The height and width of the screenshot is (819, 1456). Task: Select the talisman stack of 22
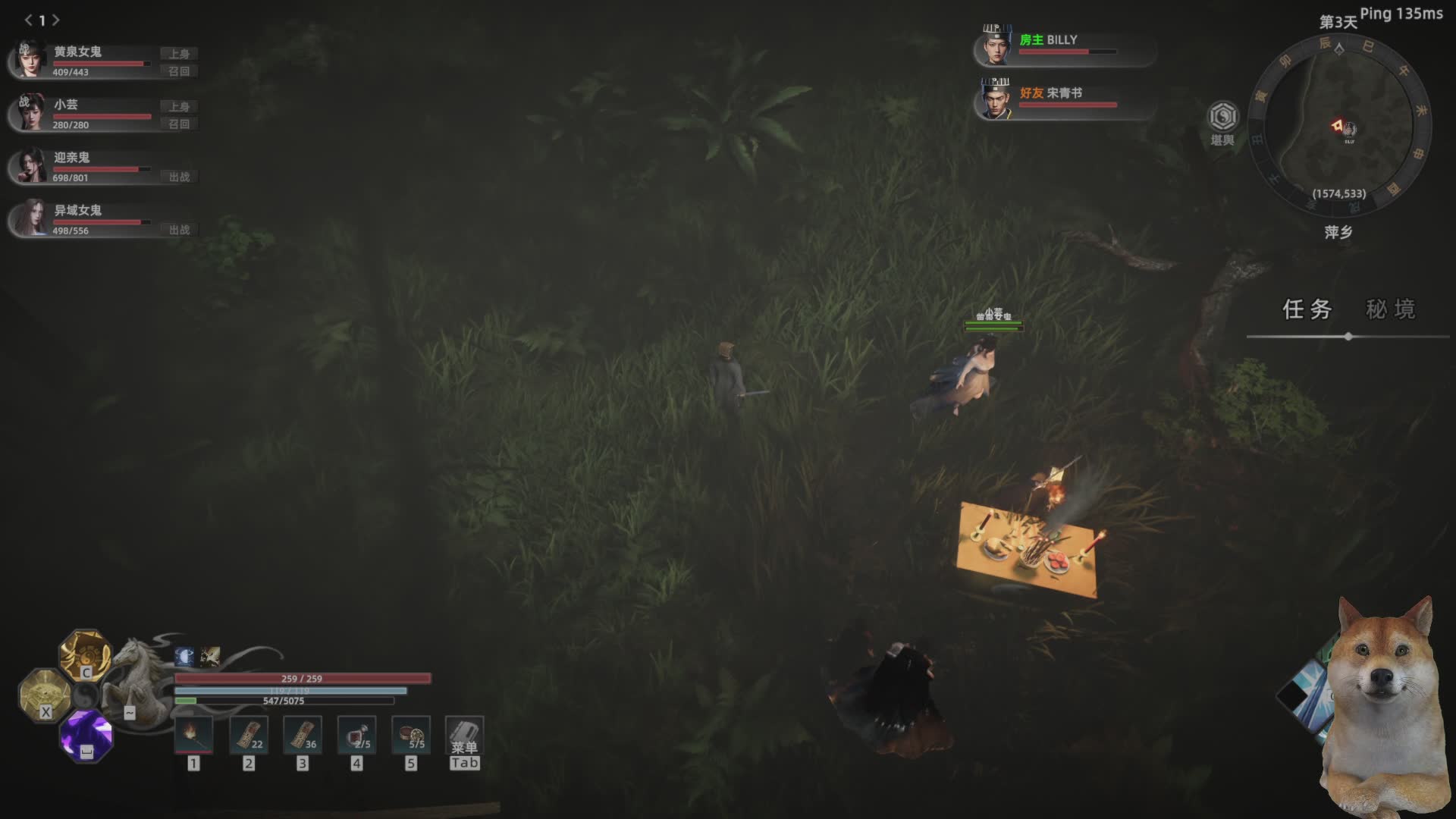tap(248, 735)
